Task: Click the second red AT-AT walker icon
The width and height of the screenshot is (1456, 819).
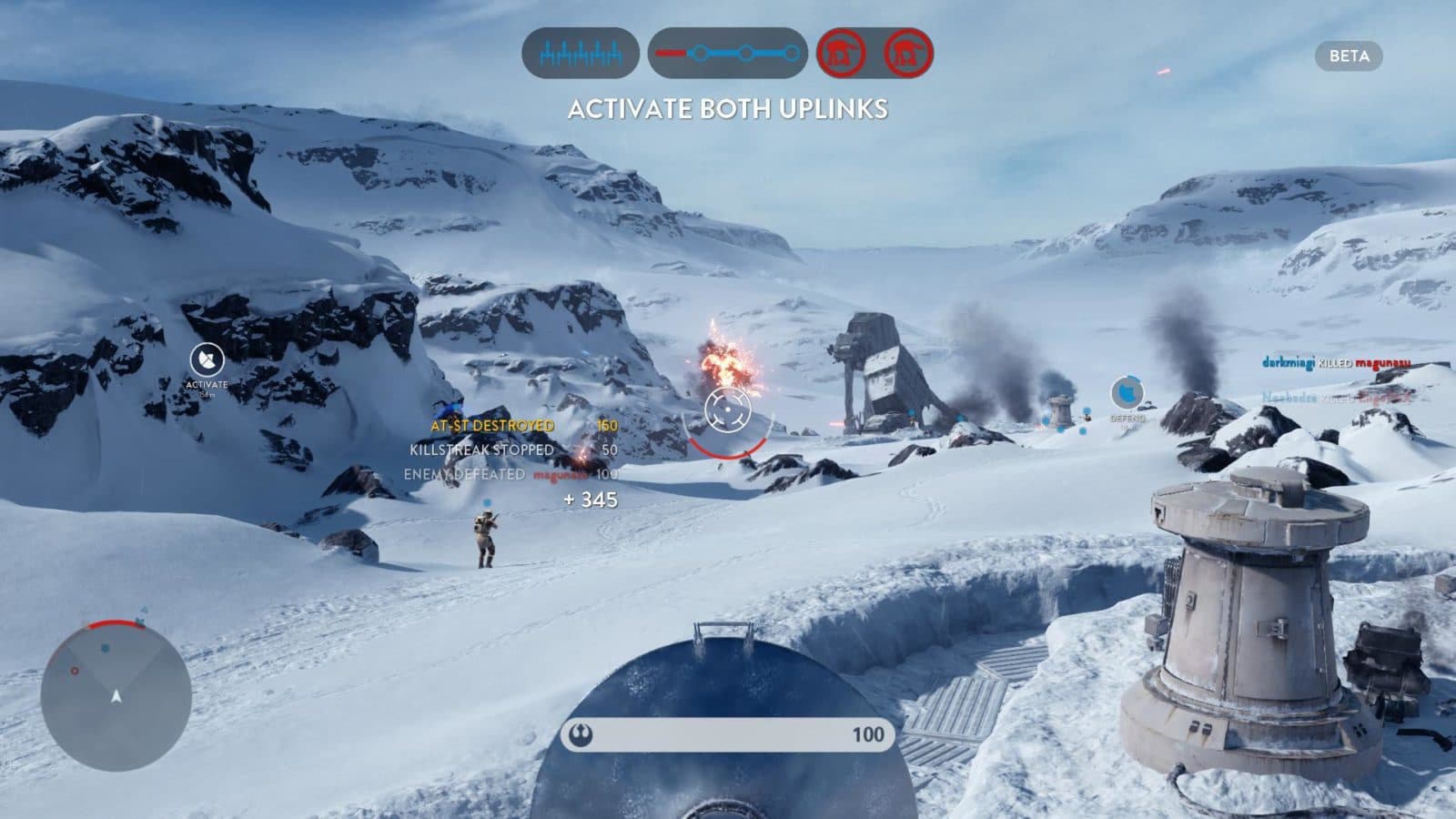Action: pyautogui.click(x=908, y=53)
